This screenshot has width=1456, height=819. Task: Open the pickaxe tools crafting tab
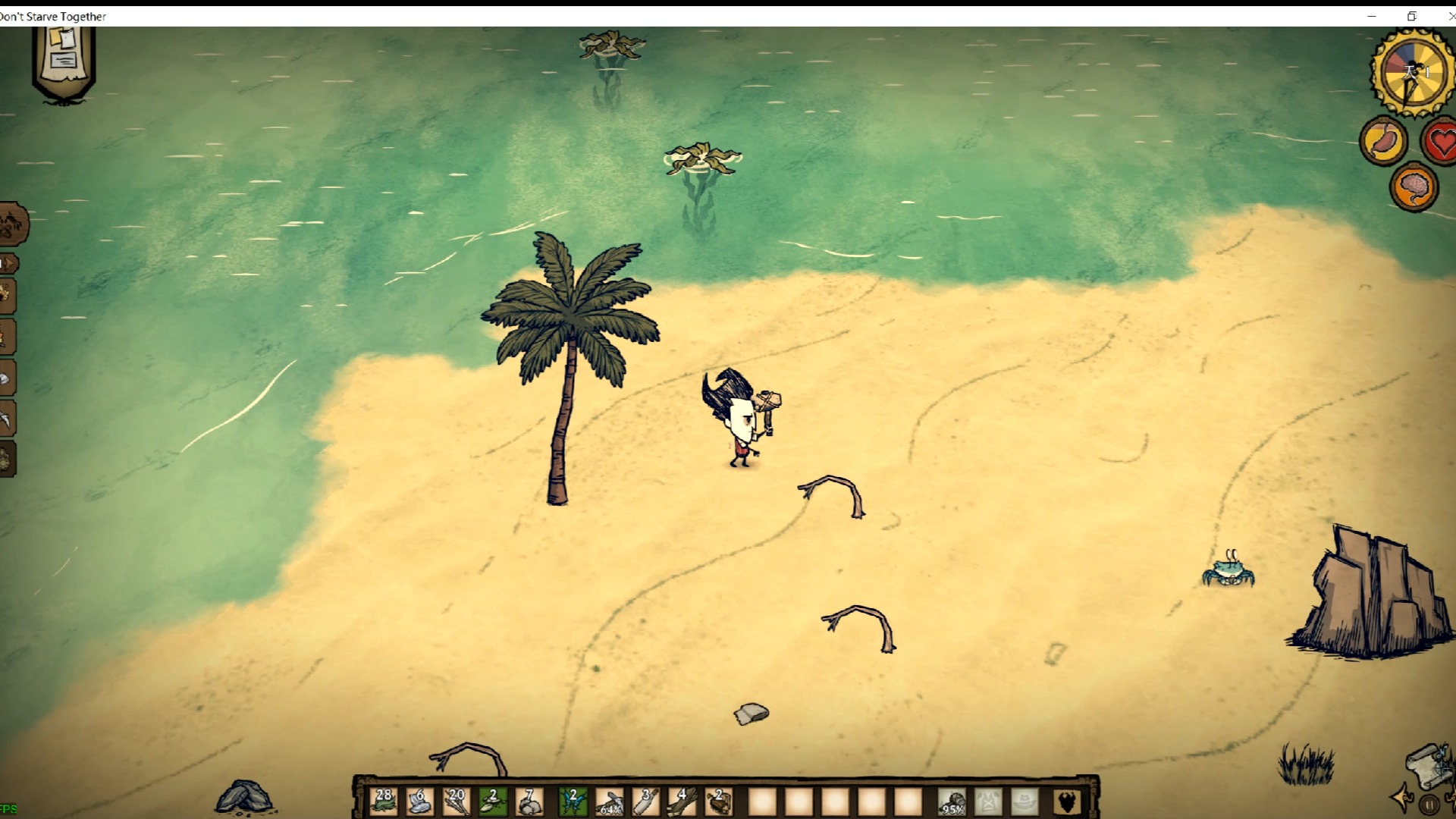click(x=6, y=419)
